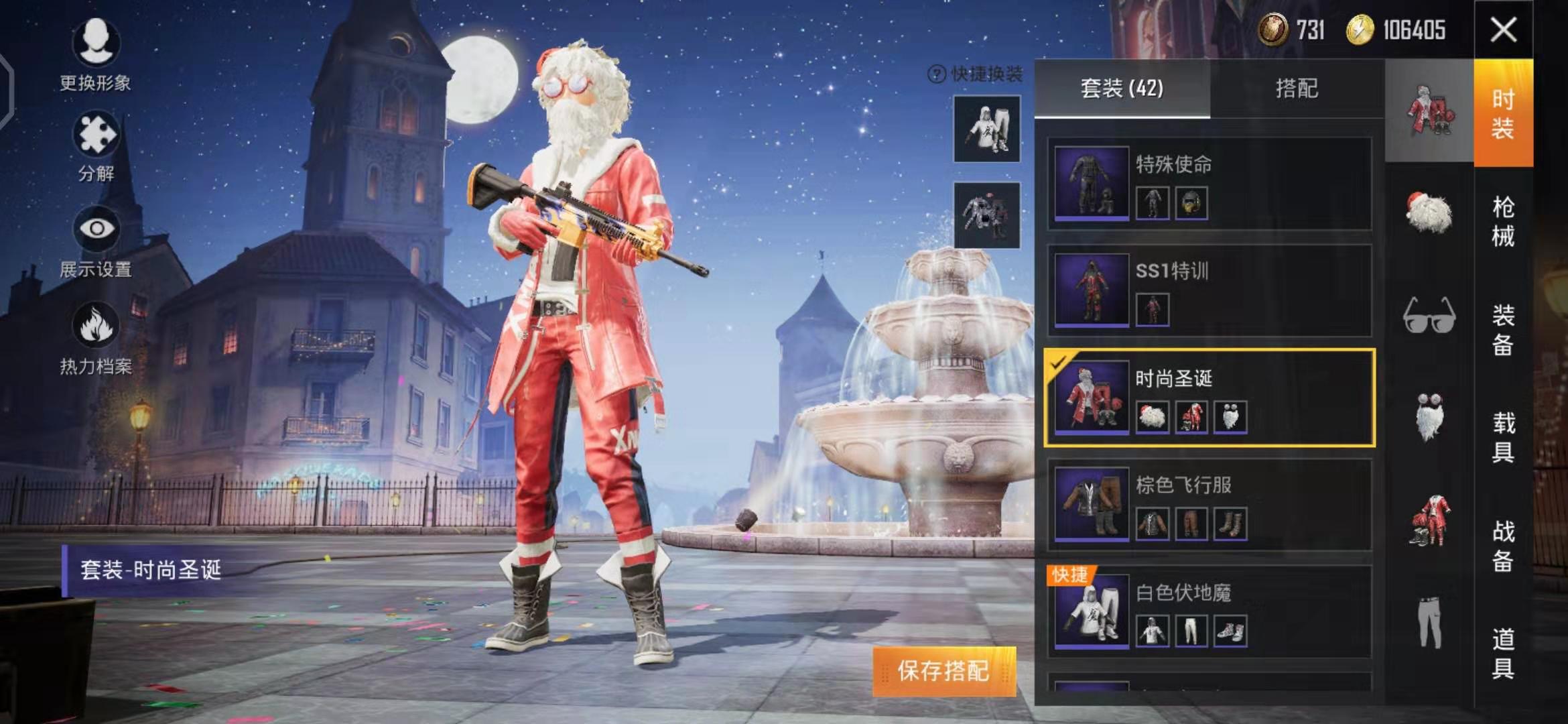Open the 载具 vehicles category
1568x724 pixels.
pos(1503,437)
